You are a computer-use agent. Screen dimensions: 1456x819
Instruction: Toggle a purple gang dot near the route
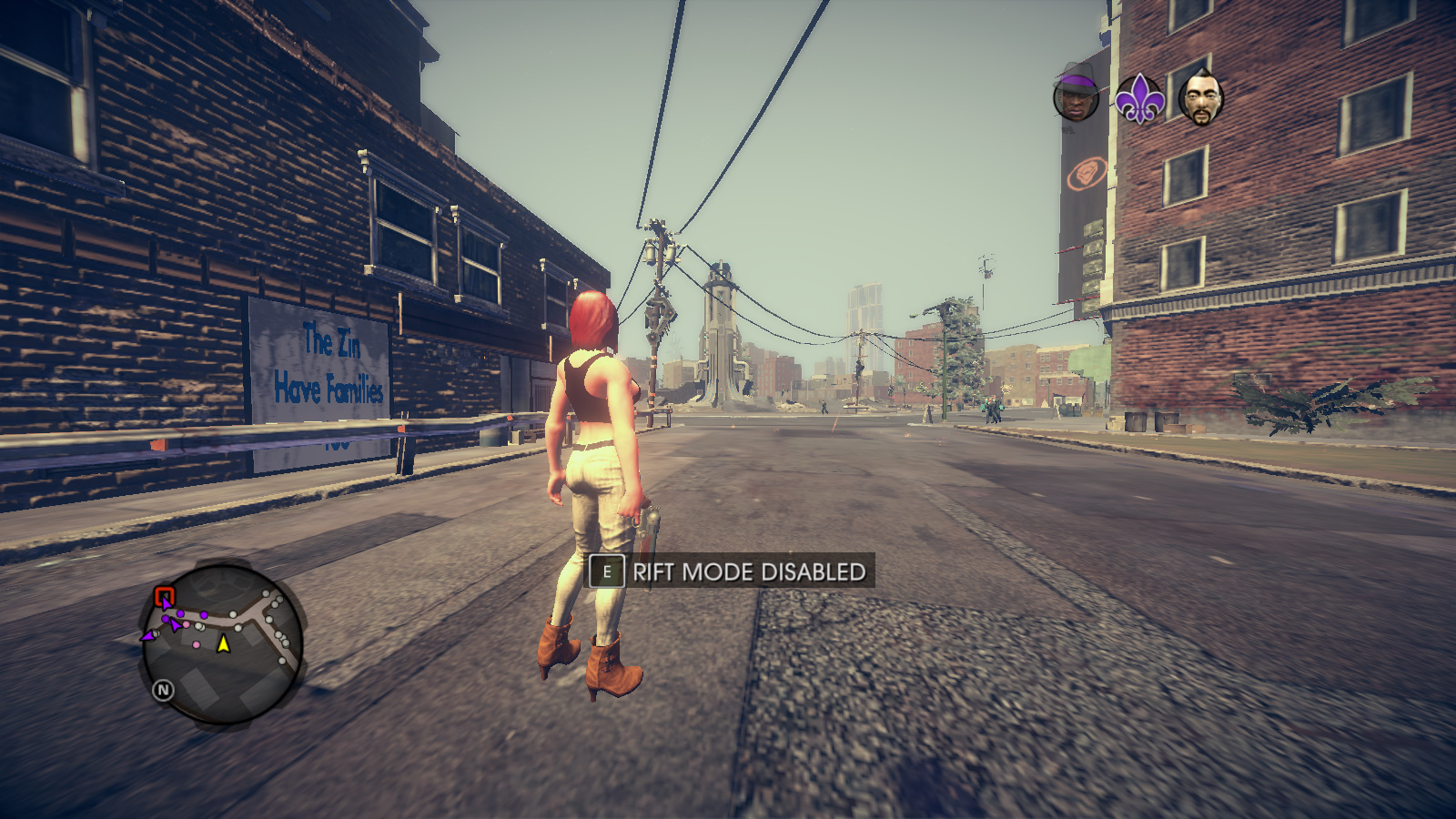click(x=180, y=614)
